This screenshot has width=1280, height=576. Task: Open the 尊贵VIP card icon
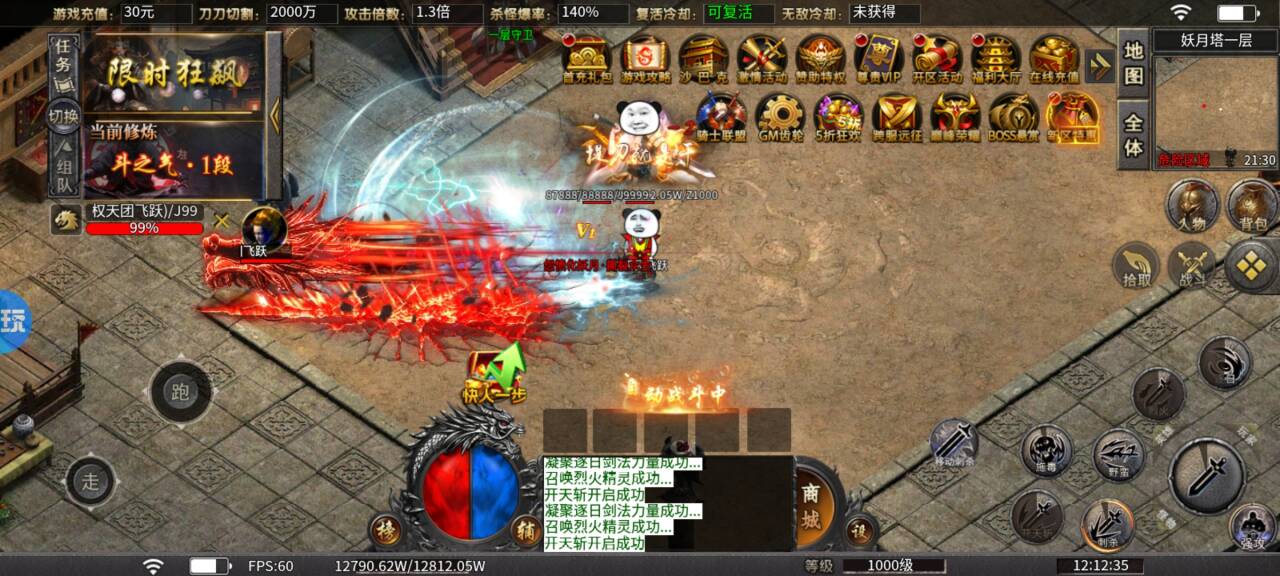[x=879, y=59]
